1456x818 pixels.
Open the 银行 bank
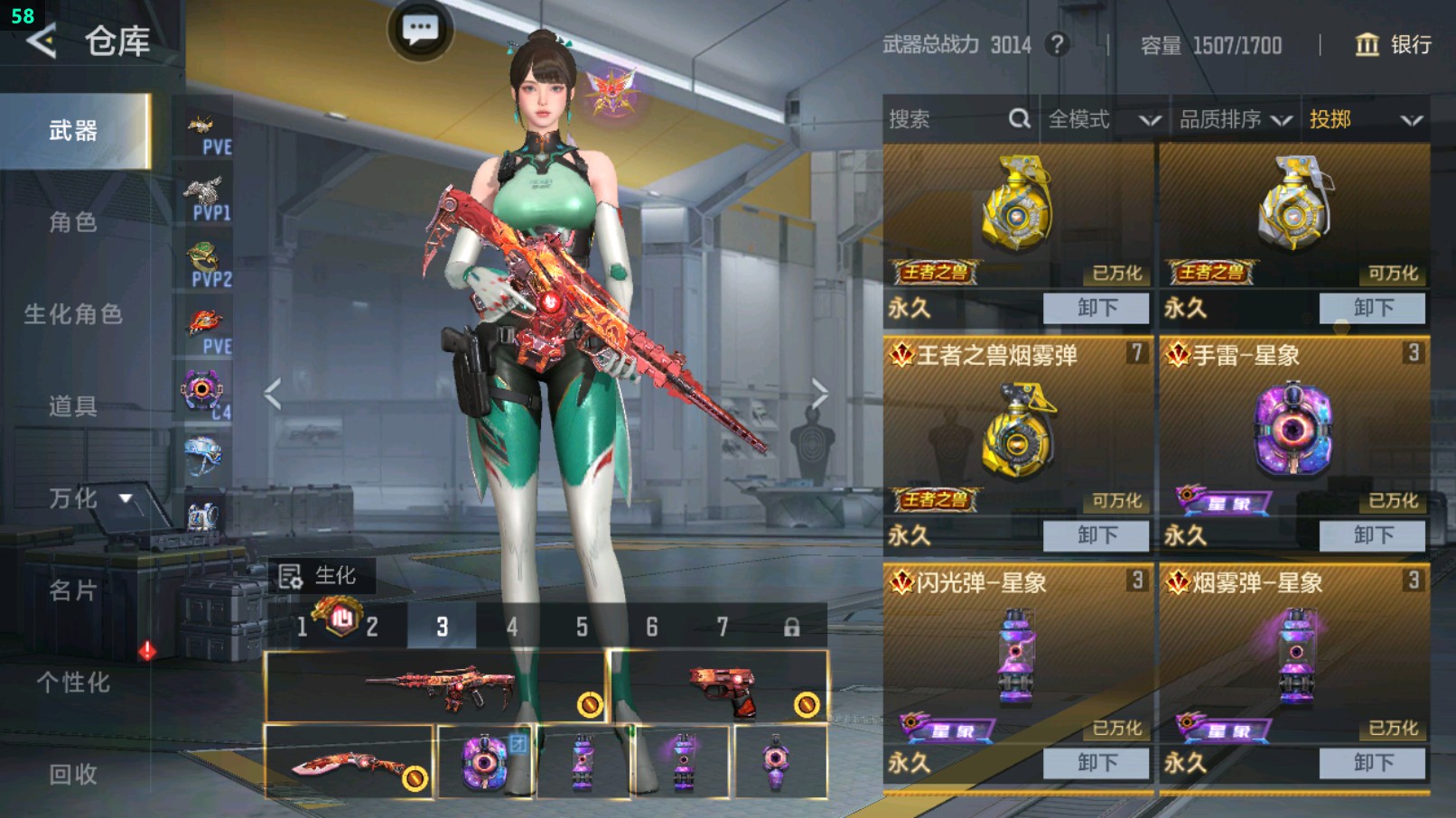1392,44
